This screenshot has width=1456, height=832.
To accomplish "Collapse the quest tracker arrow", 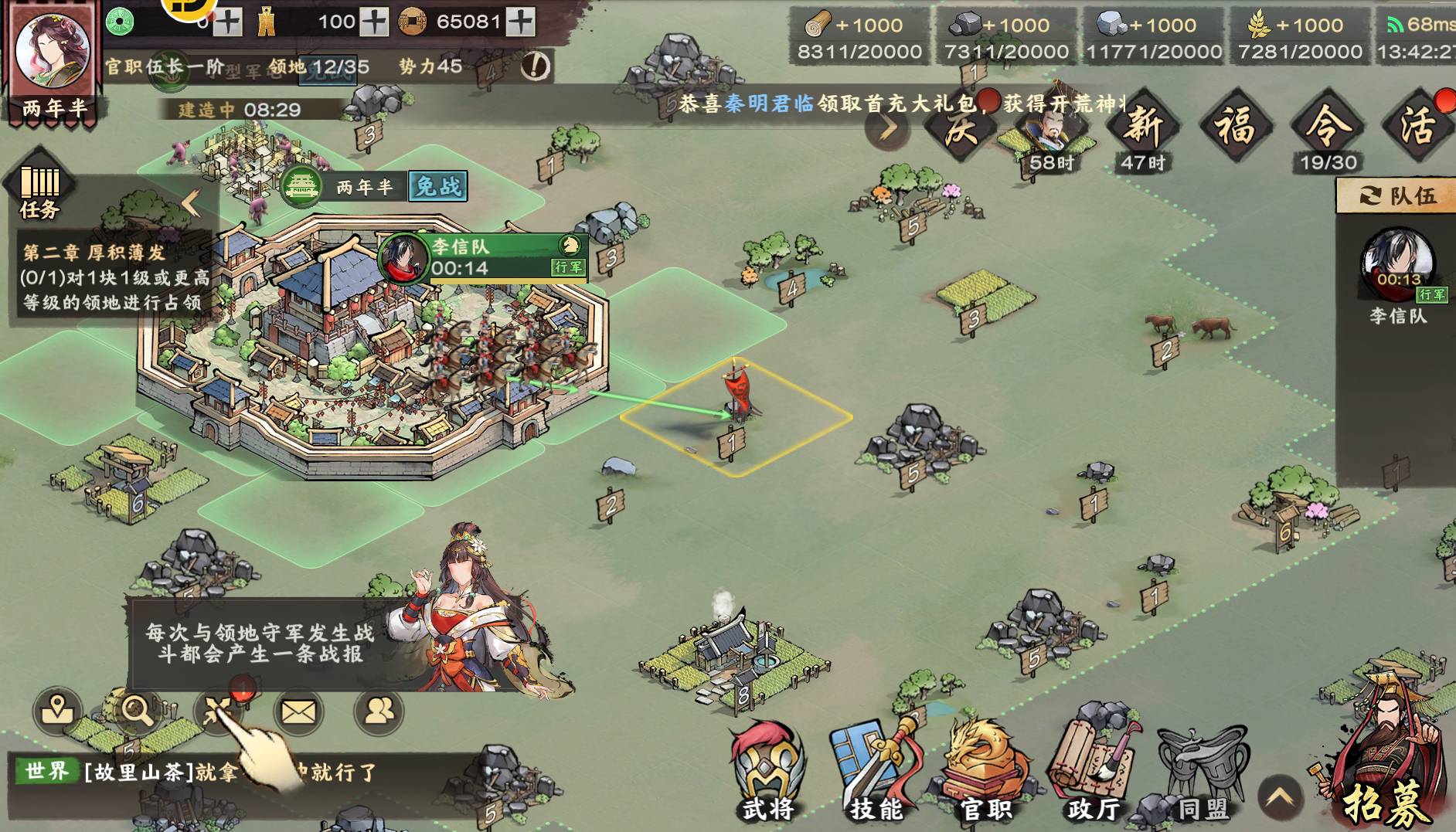I will (x=191, y=203).
